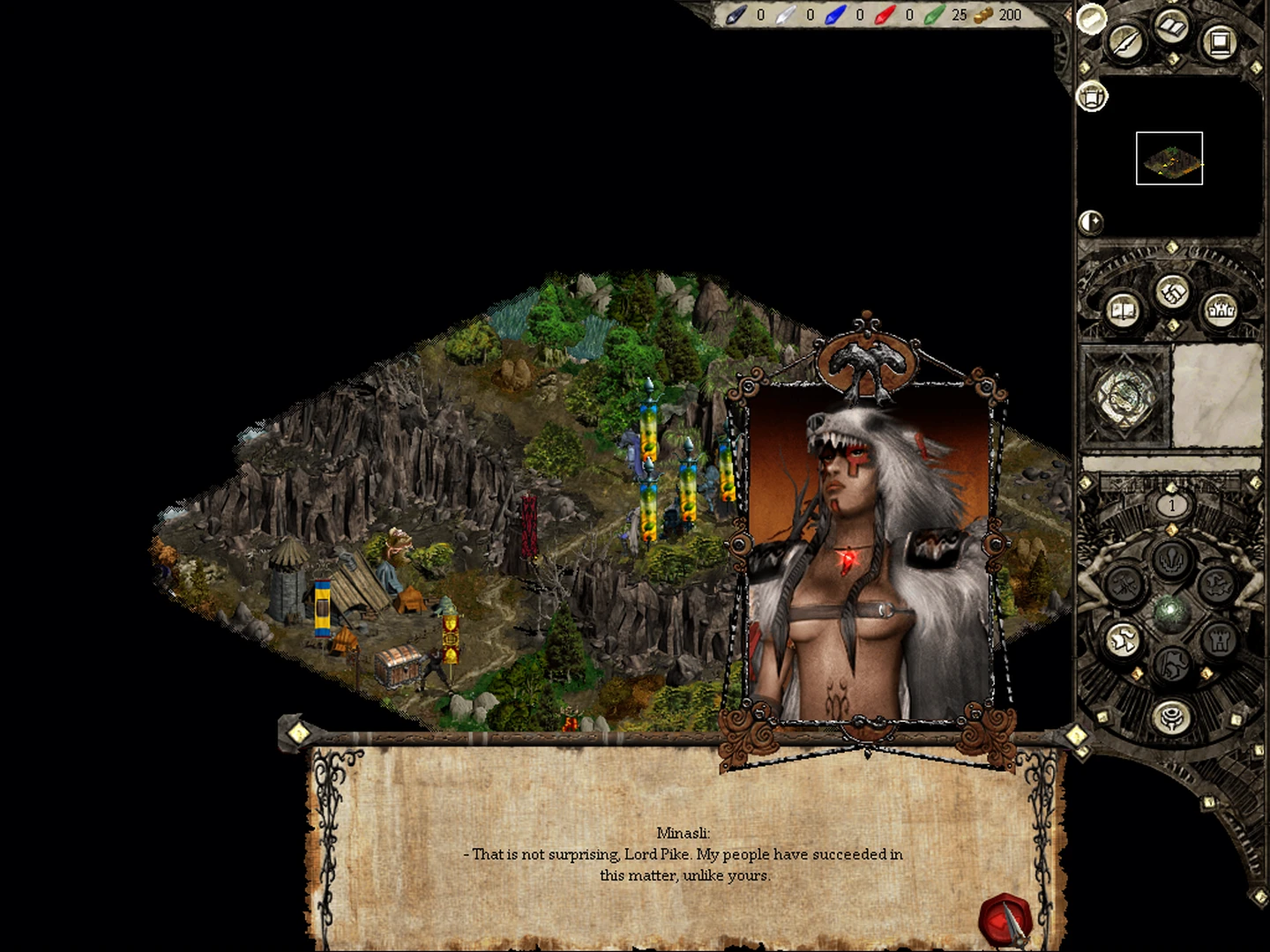
Task: Click the turn counter showing 1
Action: click(1172, 505)
